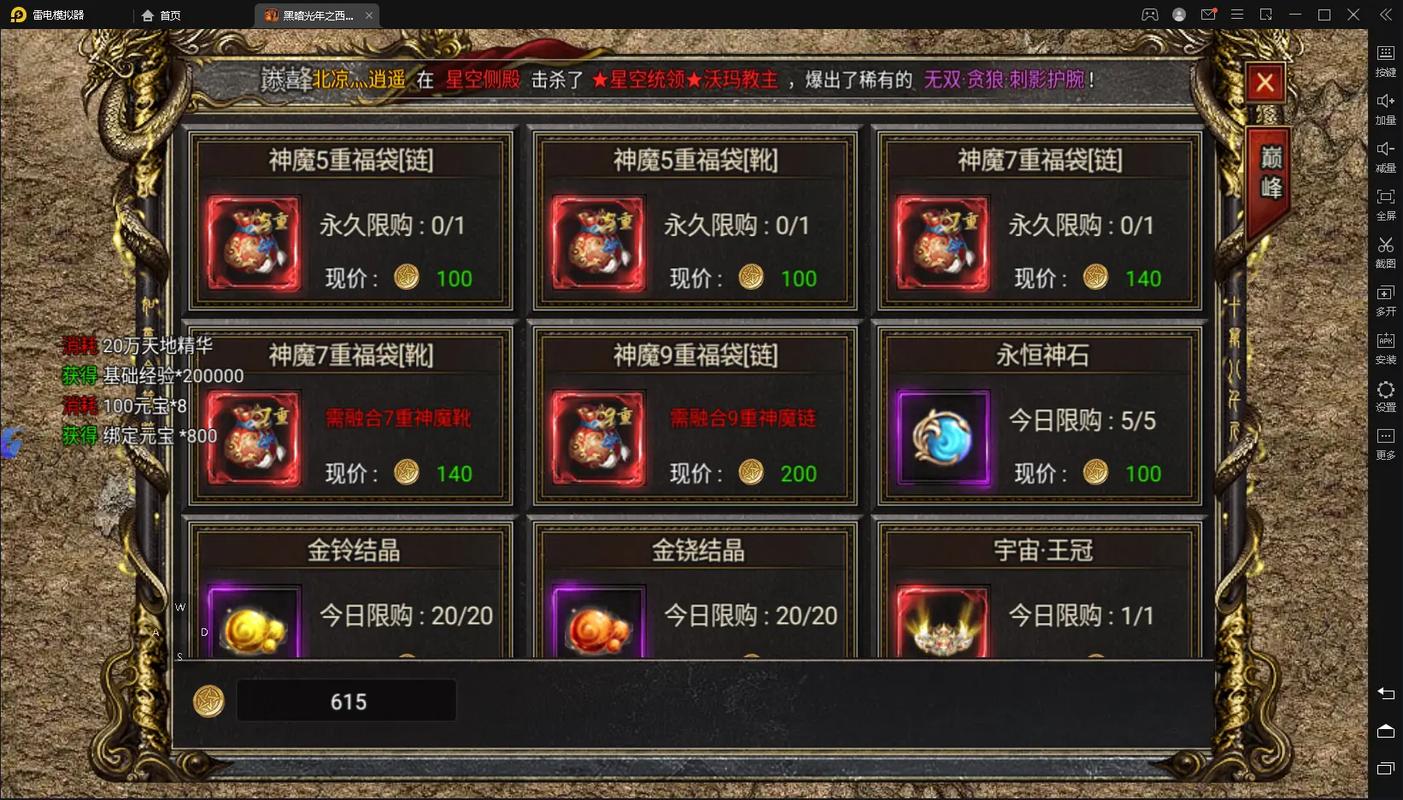
Task: Toggle fullscreen via the 全屏 icon
Action: [x=1386, y=202]
